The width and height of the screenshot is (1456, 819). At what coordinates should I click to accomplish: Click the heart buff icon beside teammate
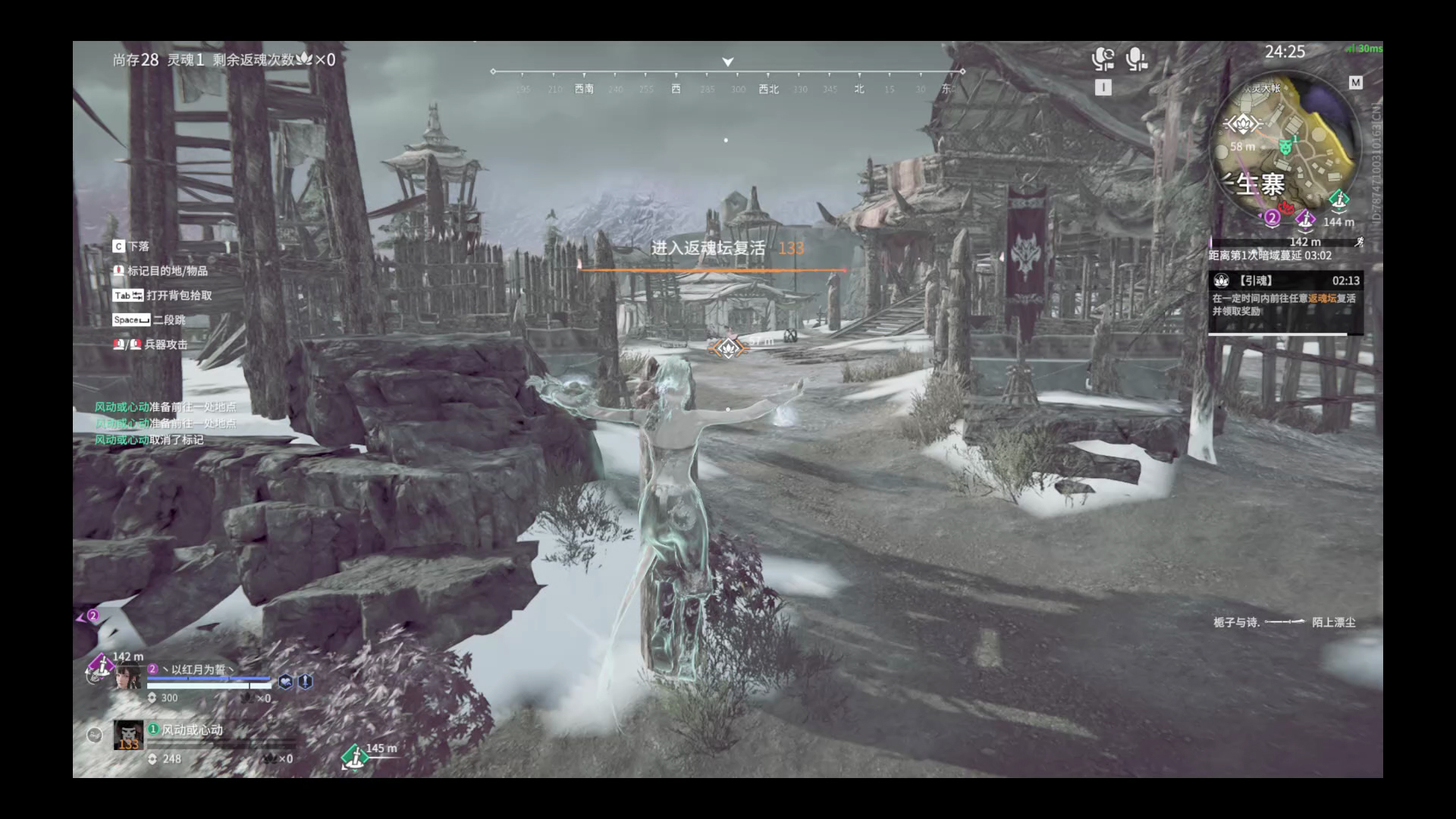point(286,681)
